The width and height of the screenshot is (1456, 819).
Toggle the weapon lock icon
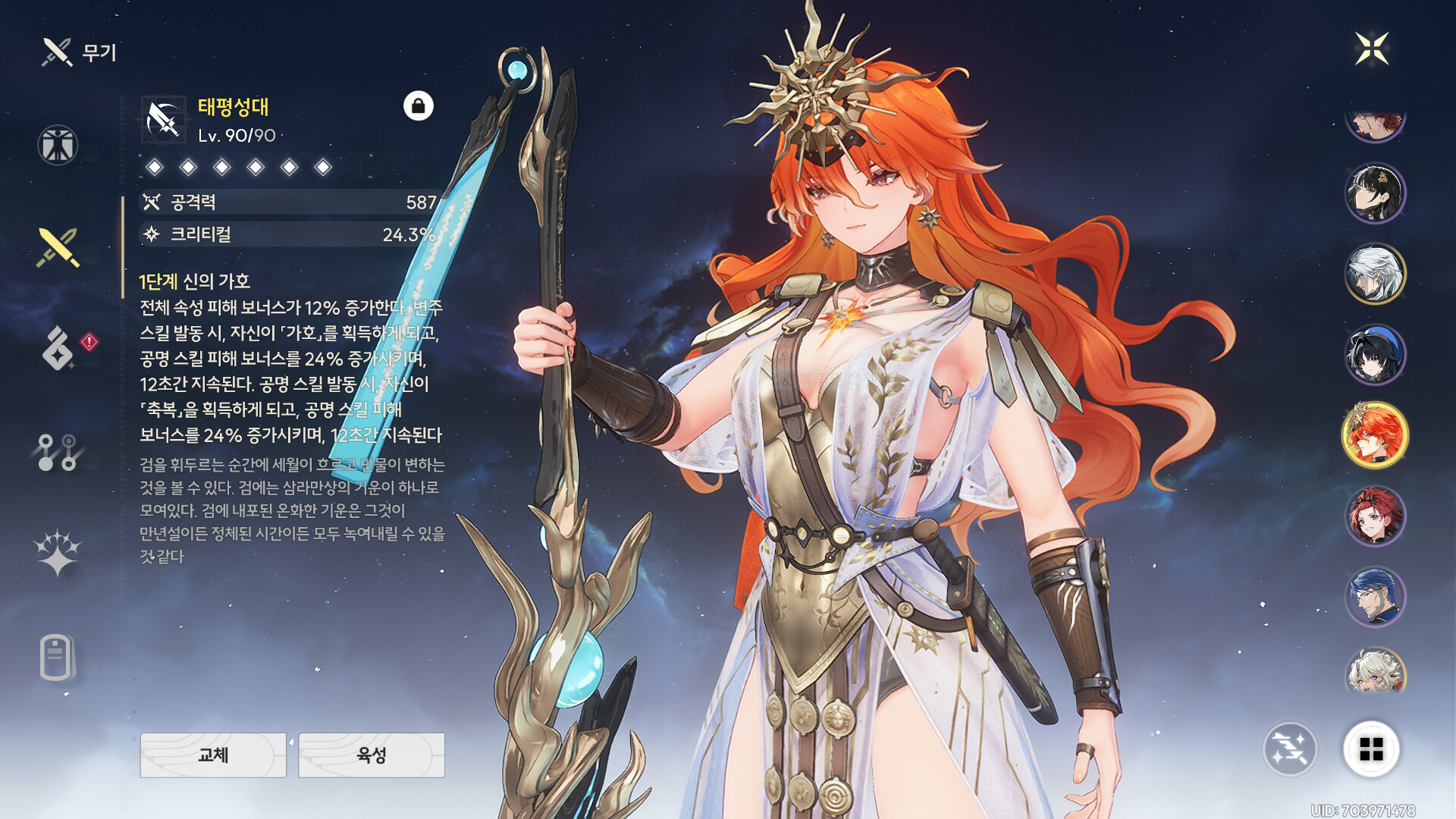(418, 106)
